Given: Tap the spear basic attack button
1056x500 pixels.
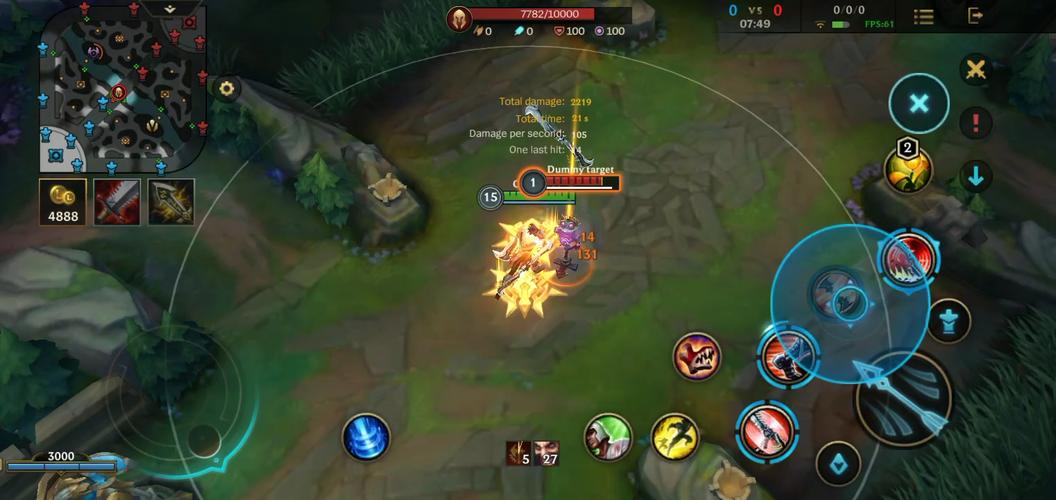Looking at the screenshot, I should click(x=903, y=399).
